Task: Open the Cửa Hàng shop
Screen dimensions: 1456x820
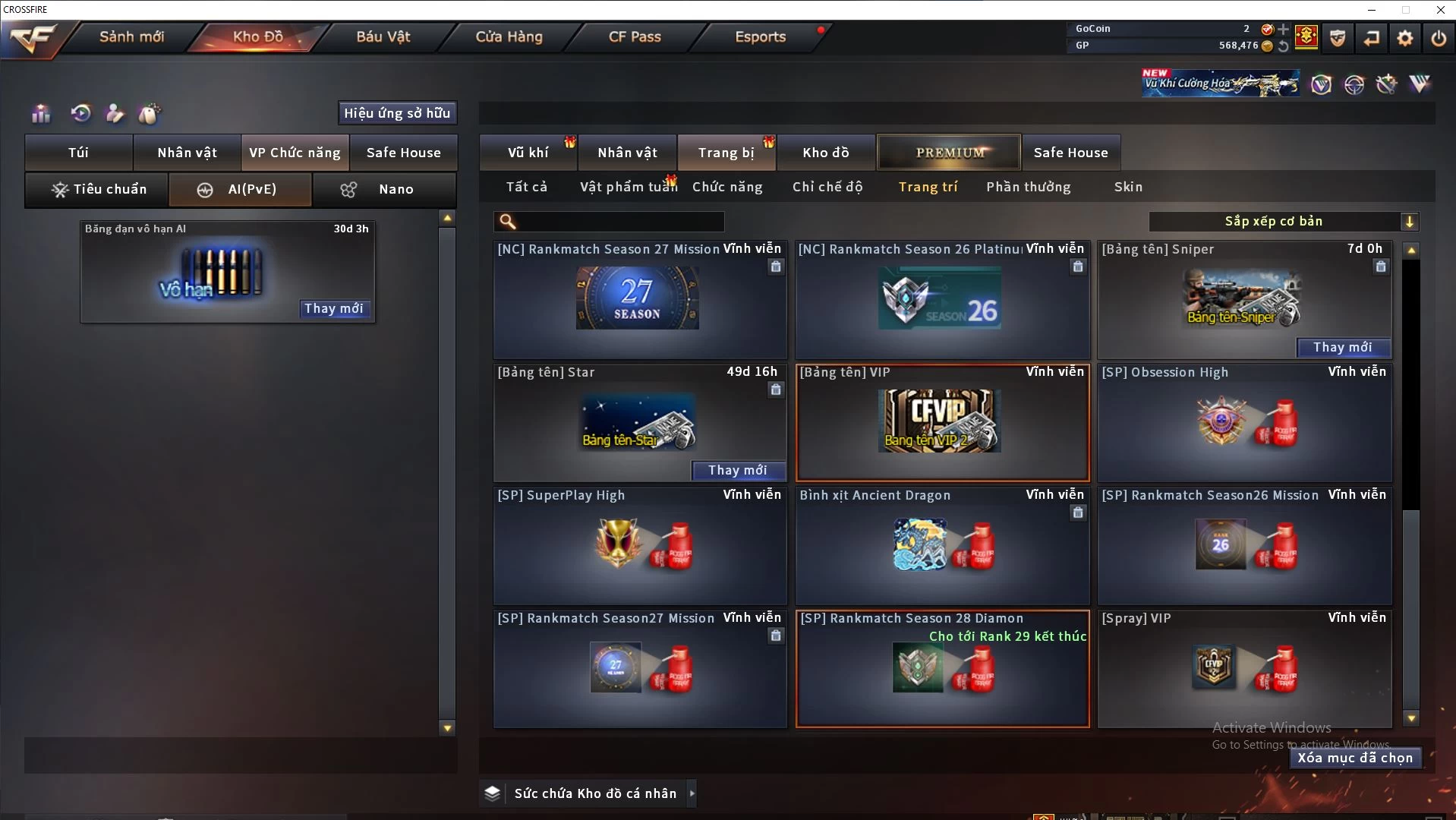Action: [x=509, y=36]
